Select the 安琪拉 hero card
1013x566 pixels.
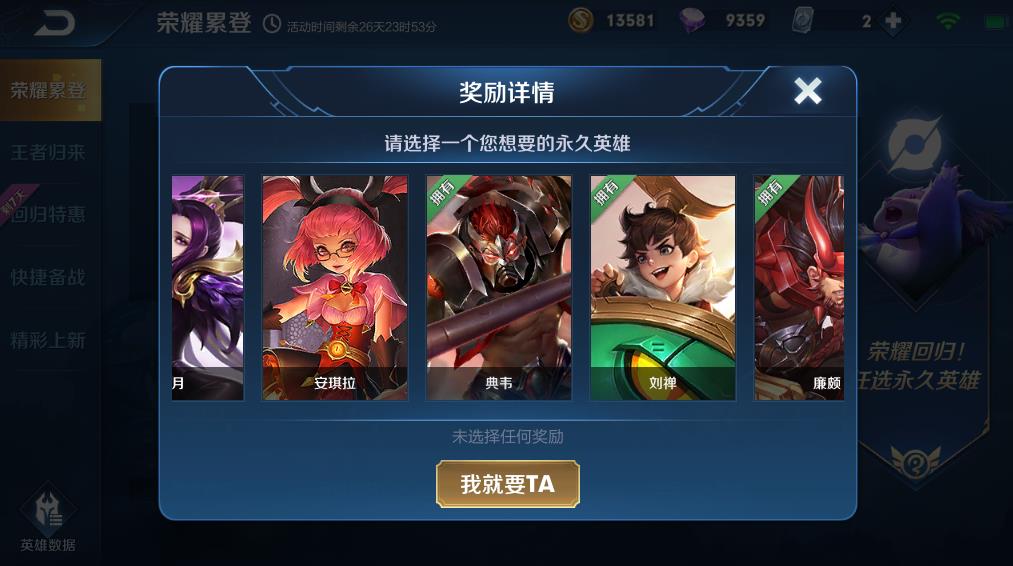(x=335, y=288)
